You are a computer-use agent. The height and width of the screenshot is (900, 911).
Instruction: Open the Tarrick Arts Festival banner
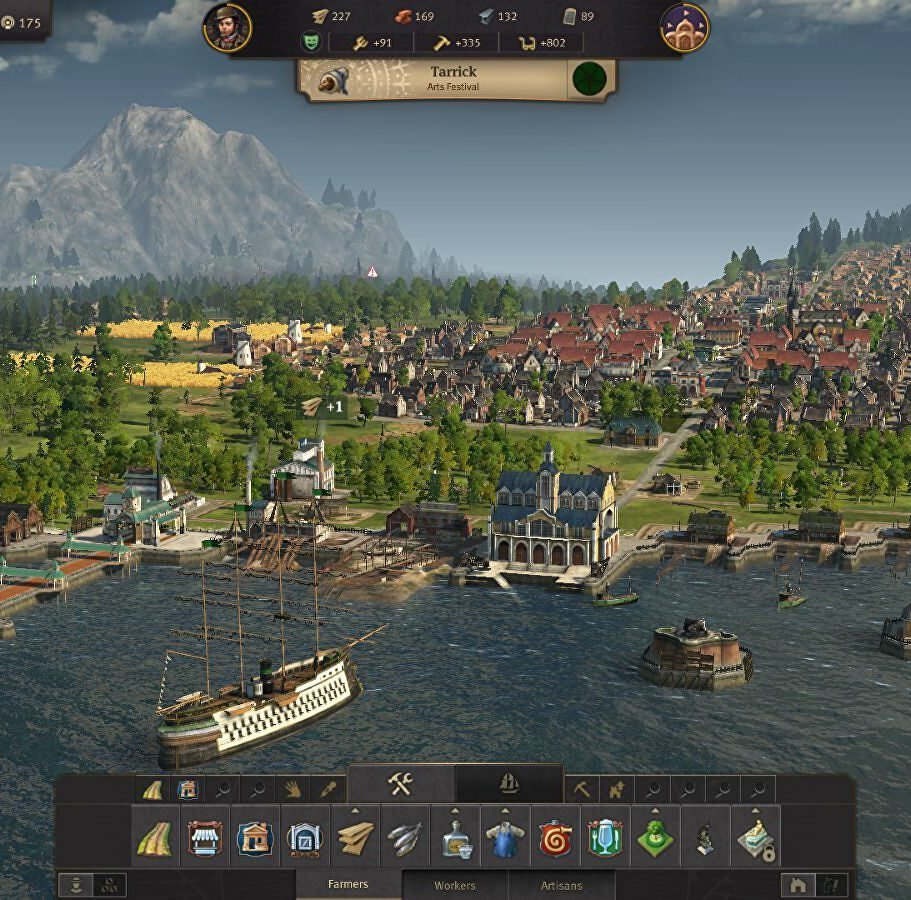pos(455,79)
